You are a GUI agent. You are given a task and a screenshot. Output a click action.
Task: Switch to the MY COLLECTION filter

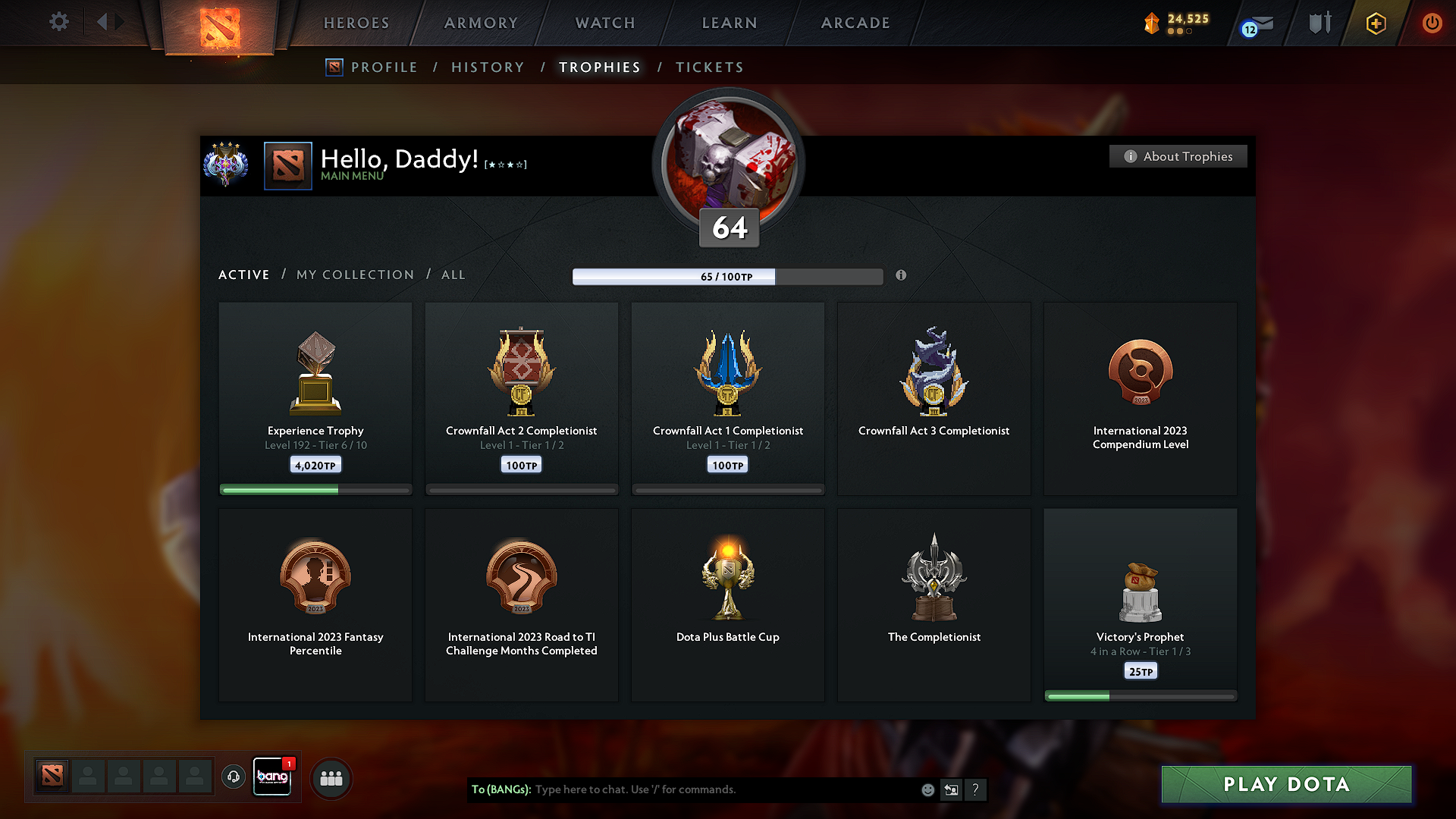(354, 275)
